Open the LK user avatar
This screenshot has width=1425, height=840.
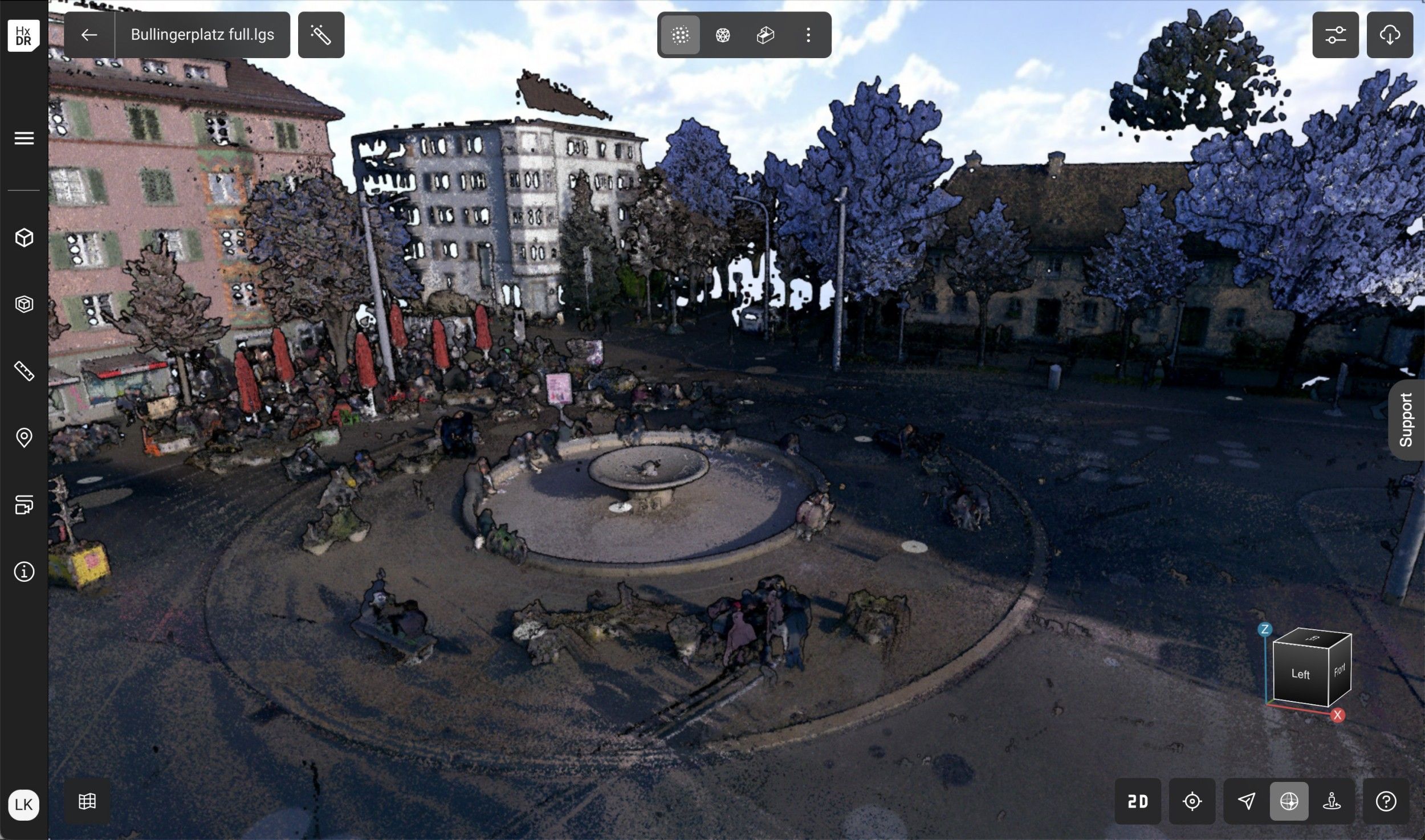click(24, 805)
